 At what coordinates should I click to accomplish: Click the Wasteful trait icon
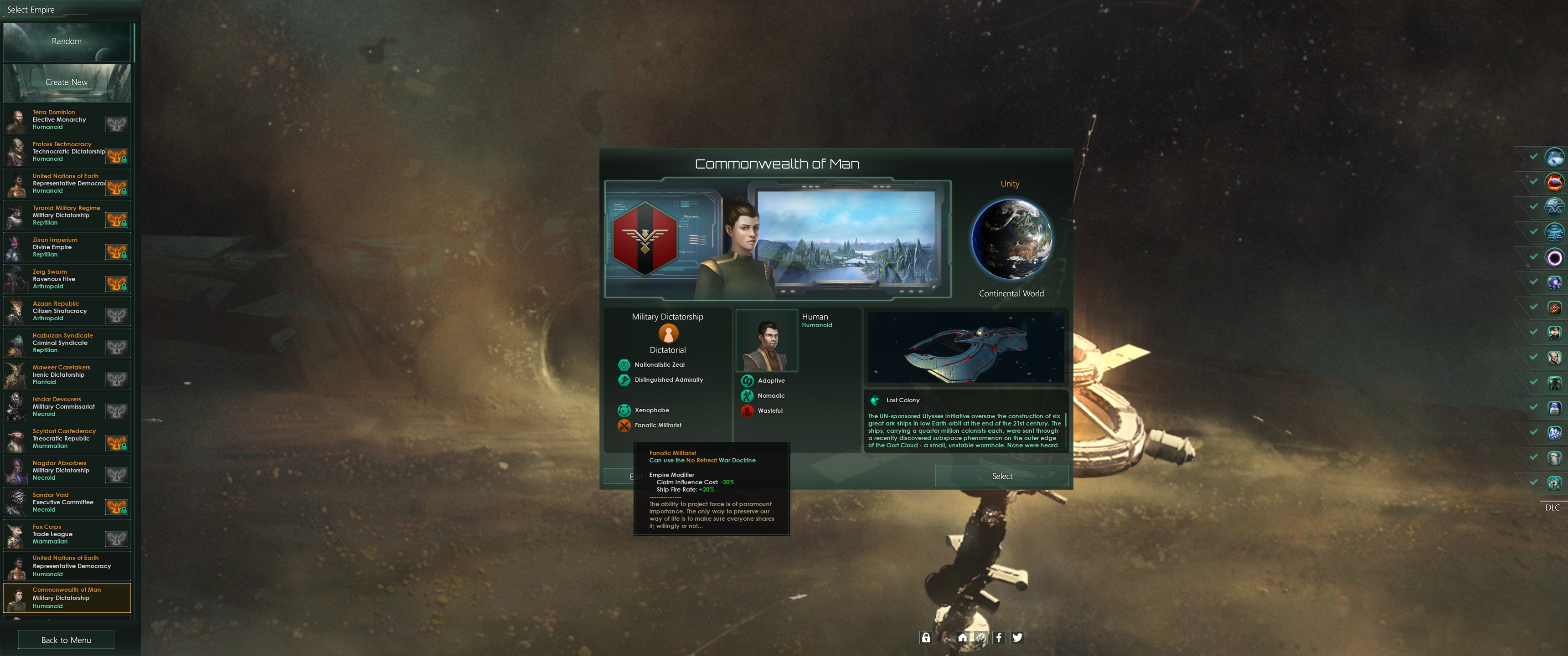click(747, 411)
